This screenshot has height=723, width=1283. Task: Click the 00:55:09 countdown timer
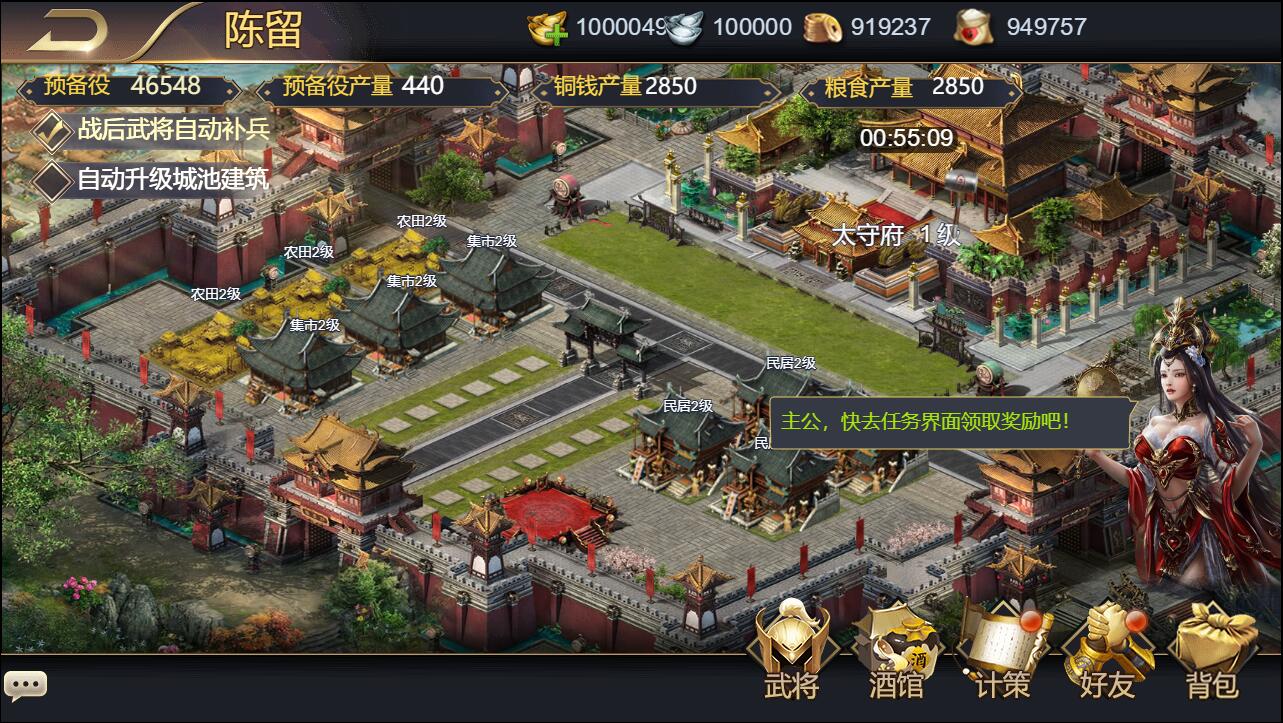pyautogui.click(x=904, y=138)
